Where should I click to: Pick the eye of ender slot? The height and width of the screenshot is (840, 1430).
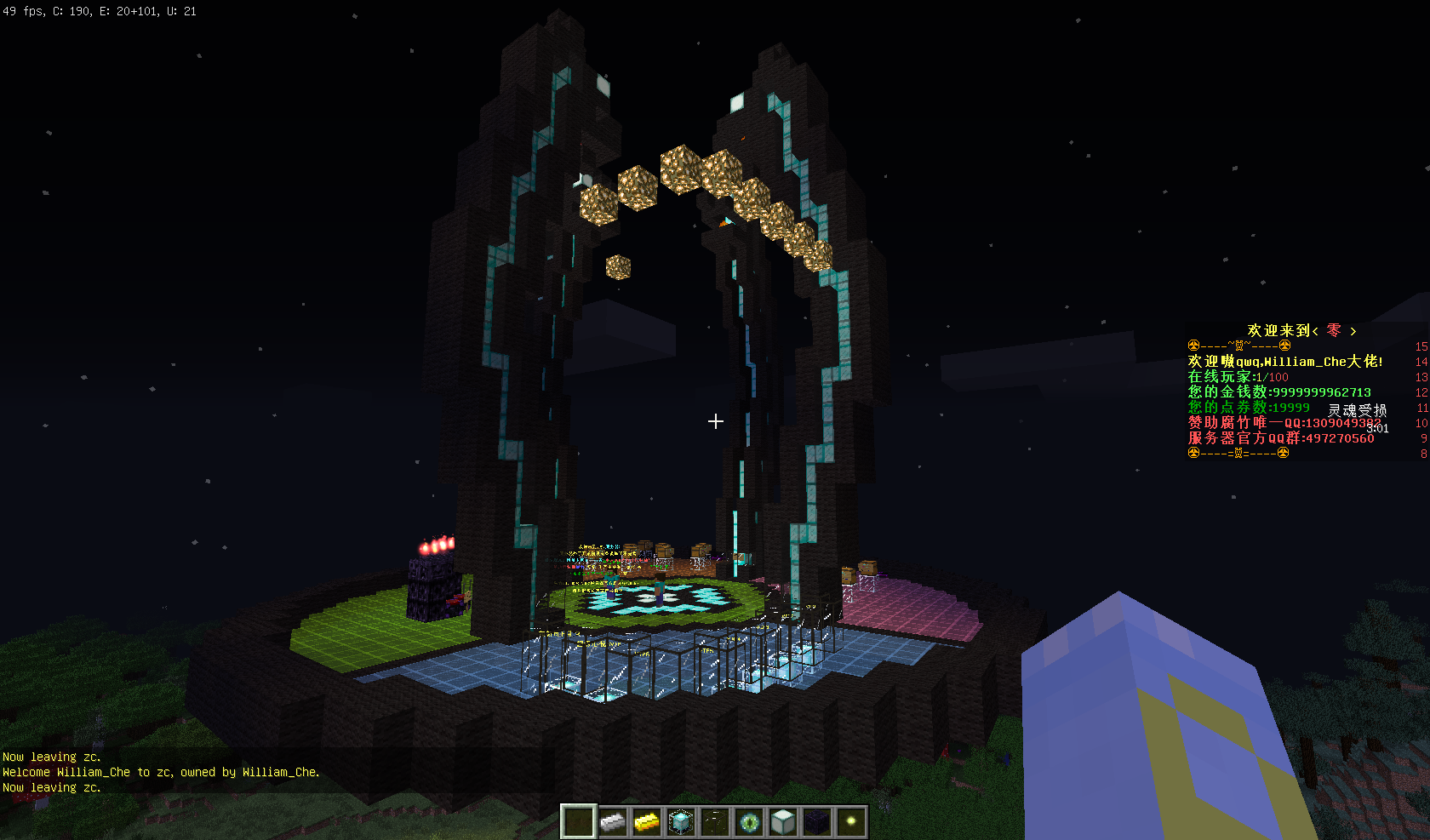click(749, 822)
